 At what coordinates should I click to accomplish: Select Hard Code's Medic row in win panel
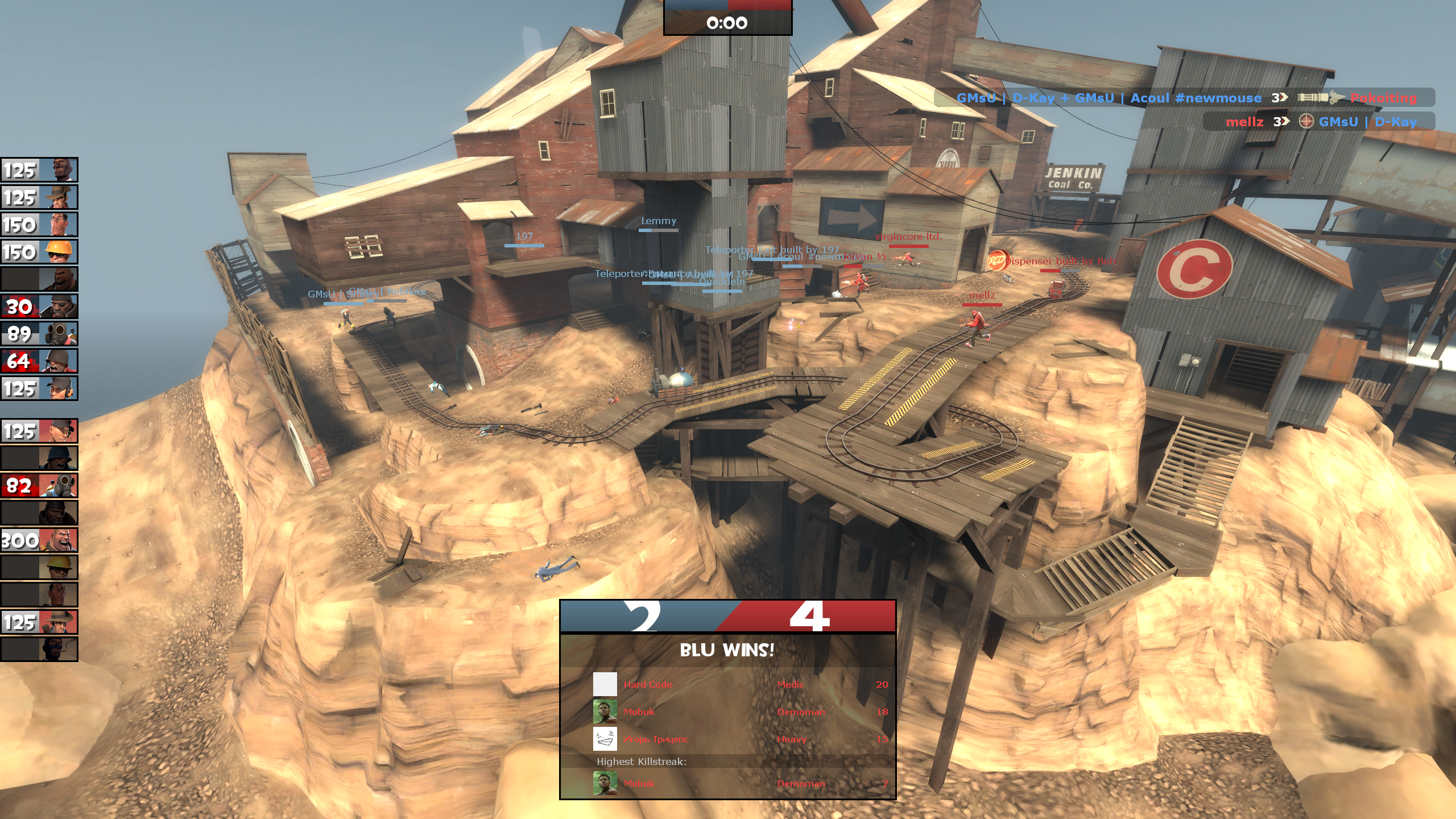(x=739, y=684)
